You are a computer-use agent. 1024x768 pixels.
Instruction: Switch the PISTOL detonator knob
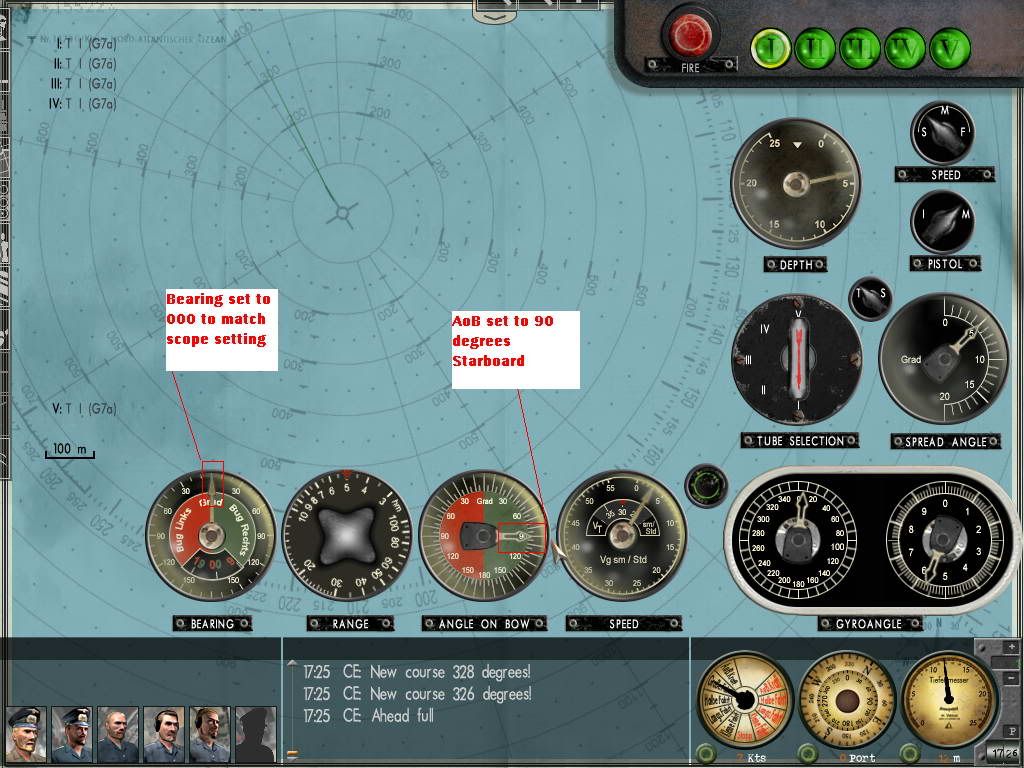[943, 222]
